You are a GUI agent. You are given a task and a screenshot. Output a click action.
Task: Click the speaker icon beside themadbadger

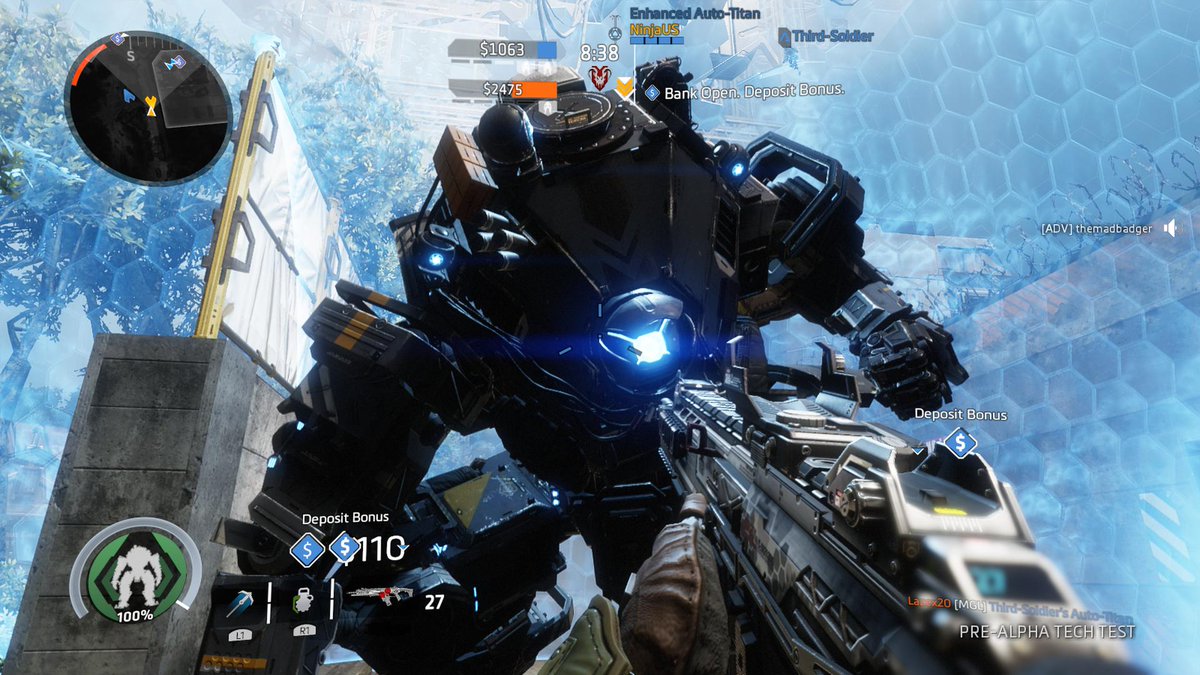(x=1171, y=229)
